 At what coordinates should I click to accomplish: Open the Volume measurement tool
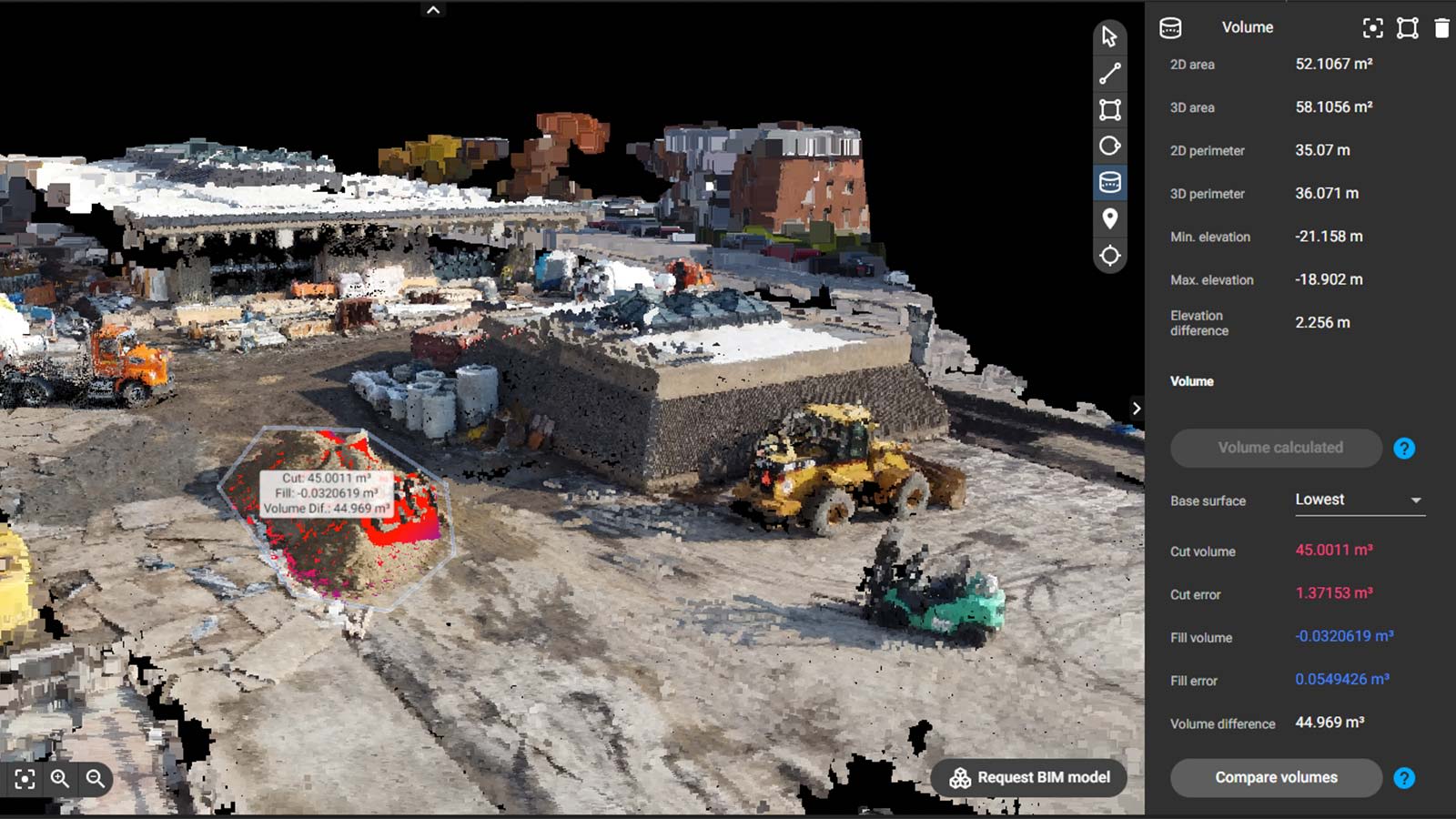click(x=1109, y=181)
